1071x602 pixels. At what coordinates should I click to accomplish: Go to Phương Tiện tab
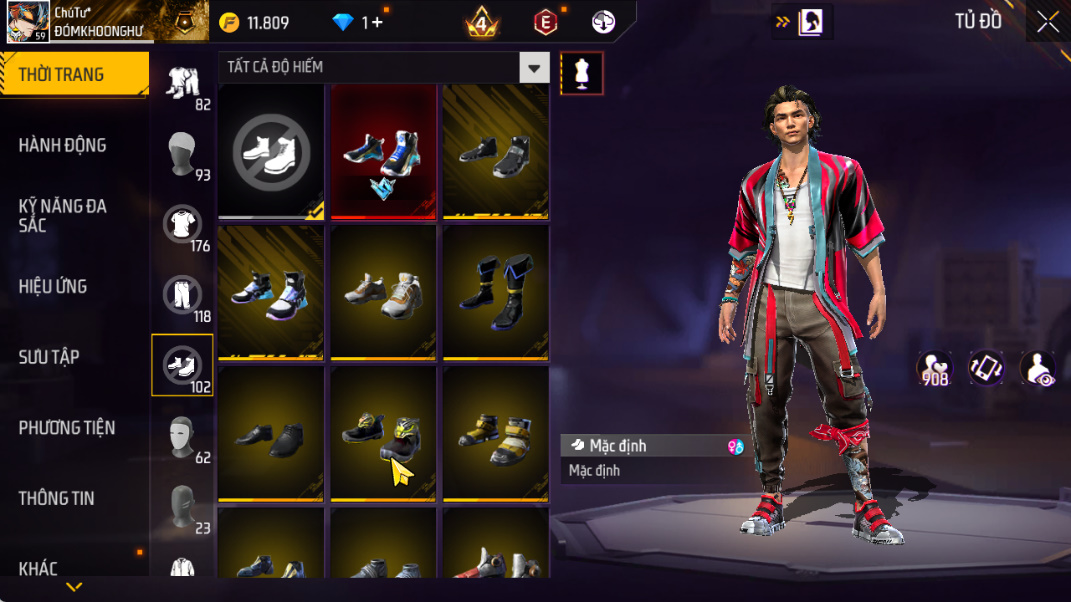(67, 428)
